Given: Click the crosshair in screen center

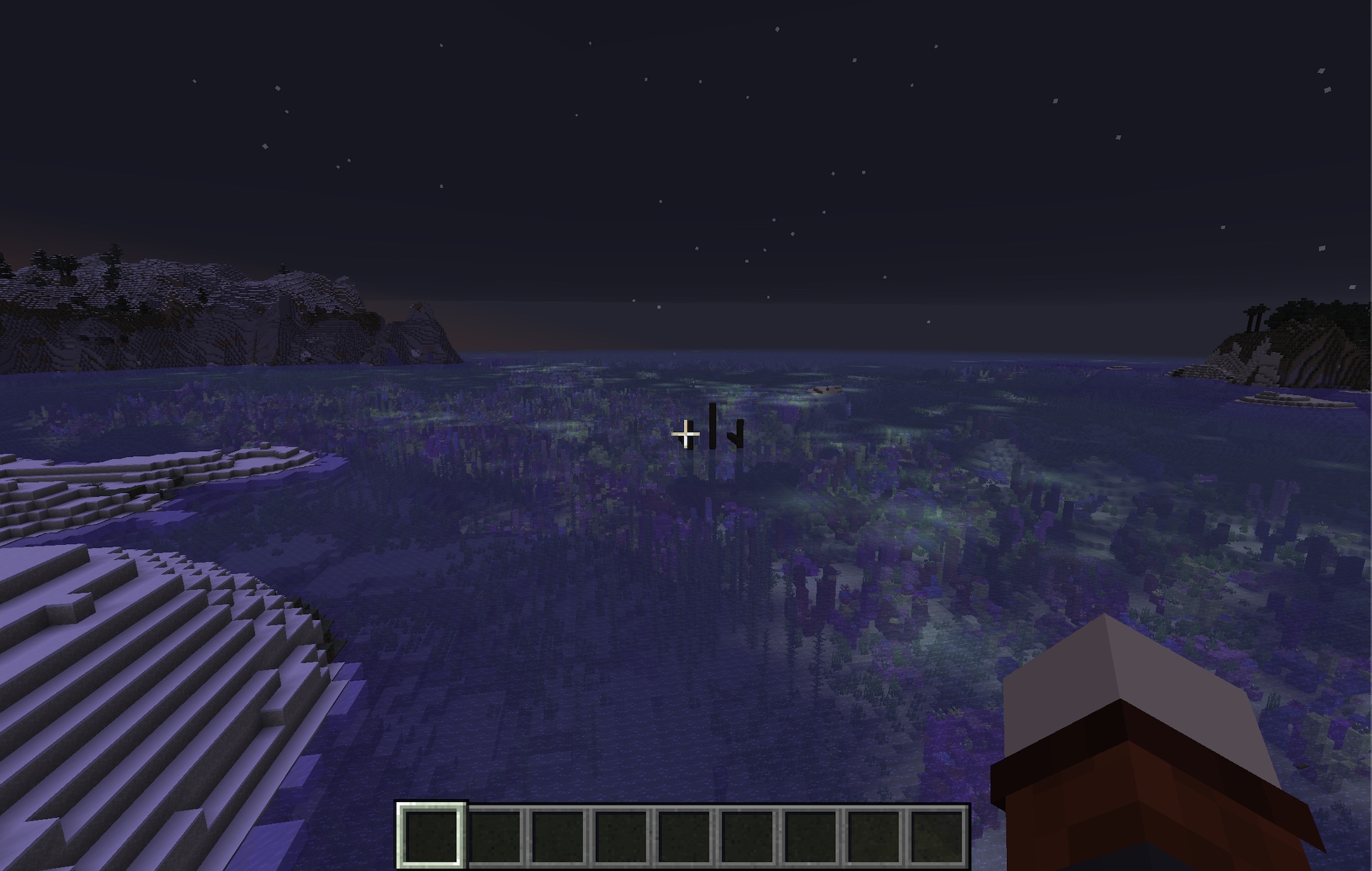Looking at the screenshot, I should click(x=686, y=434).
